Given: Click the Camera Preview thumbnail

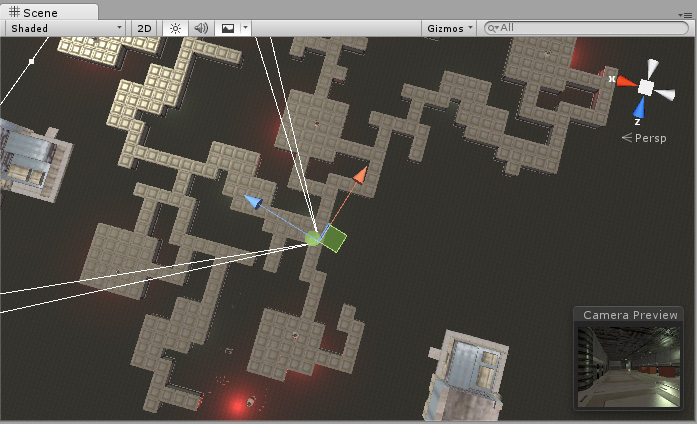Looking at the screenshot, I should (x=630, y=366).
